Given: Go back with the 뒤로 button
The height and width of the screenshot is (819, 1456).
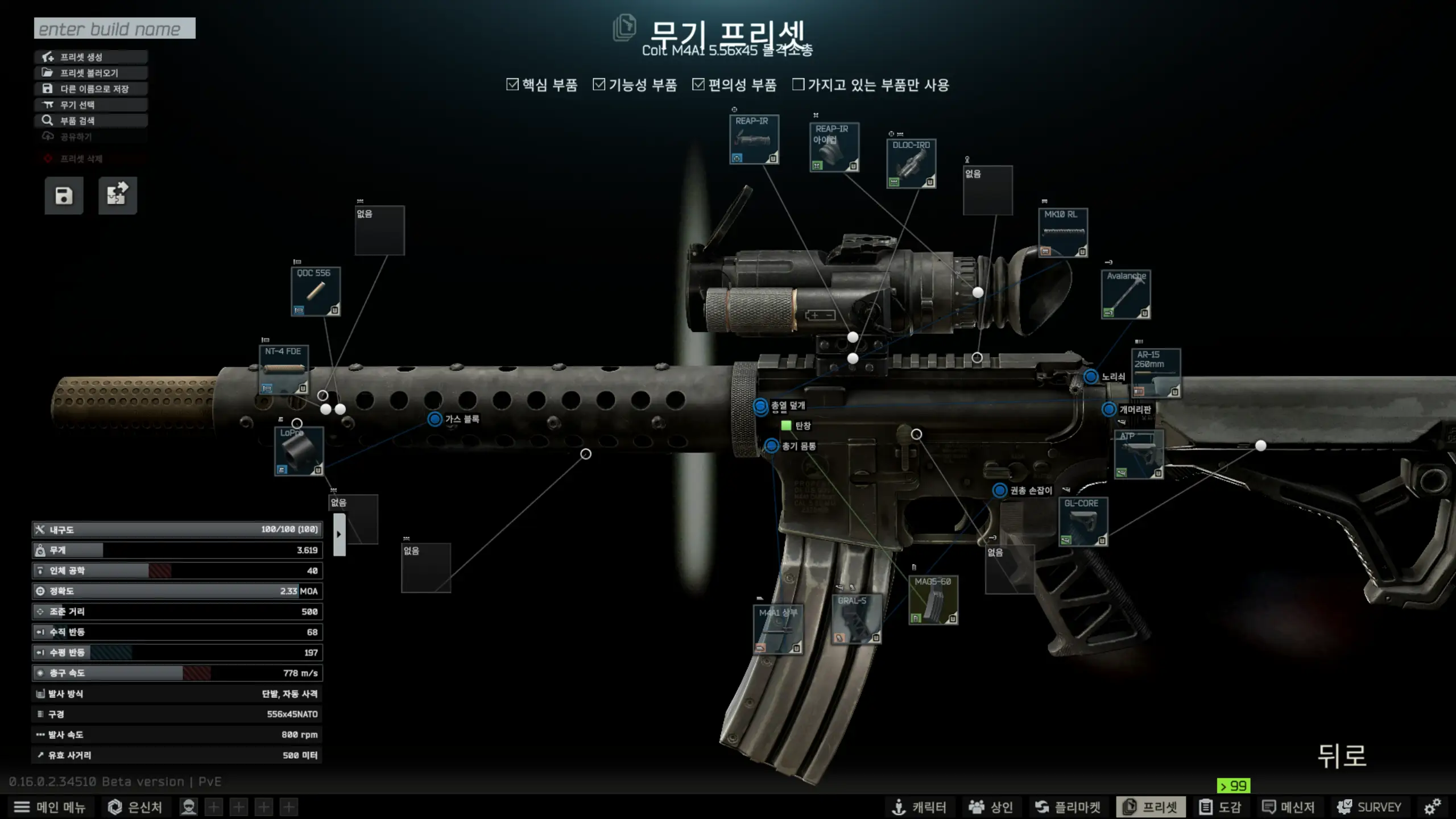Looking at the screenshot, I should [1342, 756].
